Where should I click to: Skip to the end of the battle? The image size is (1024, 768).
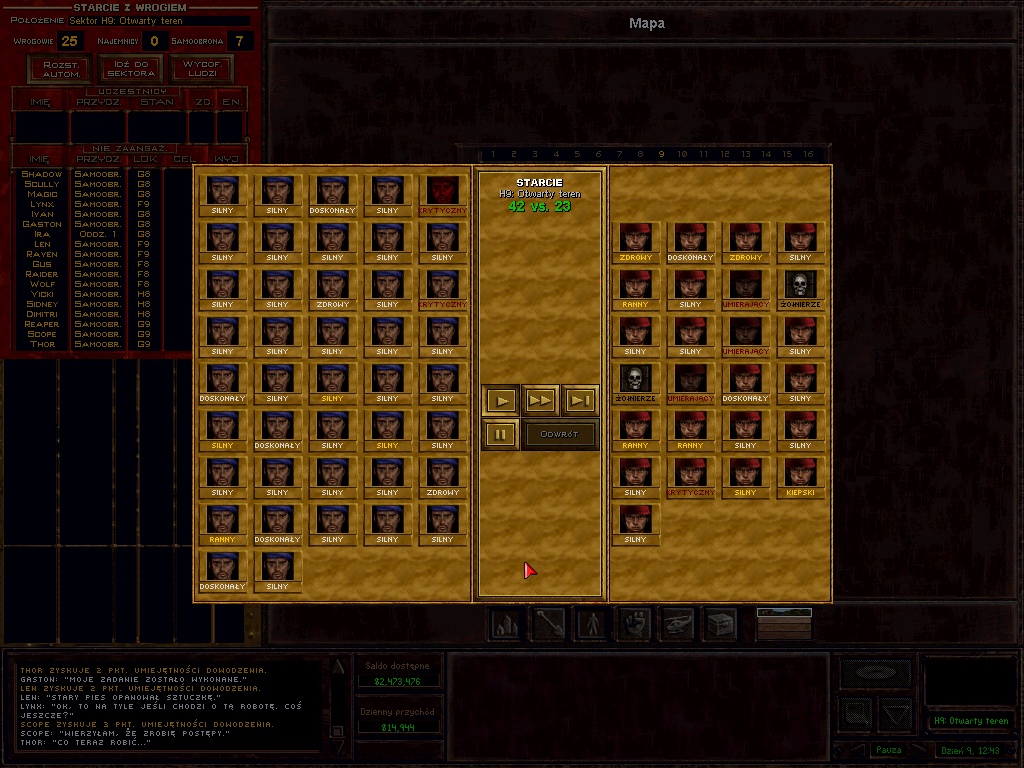(x=580, y=401)
